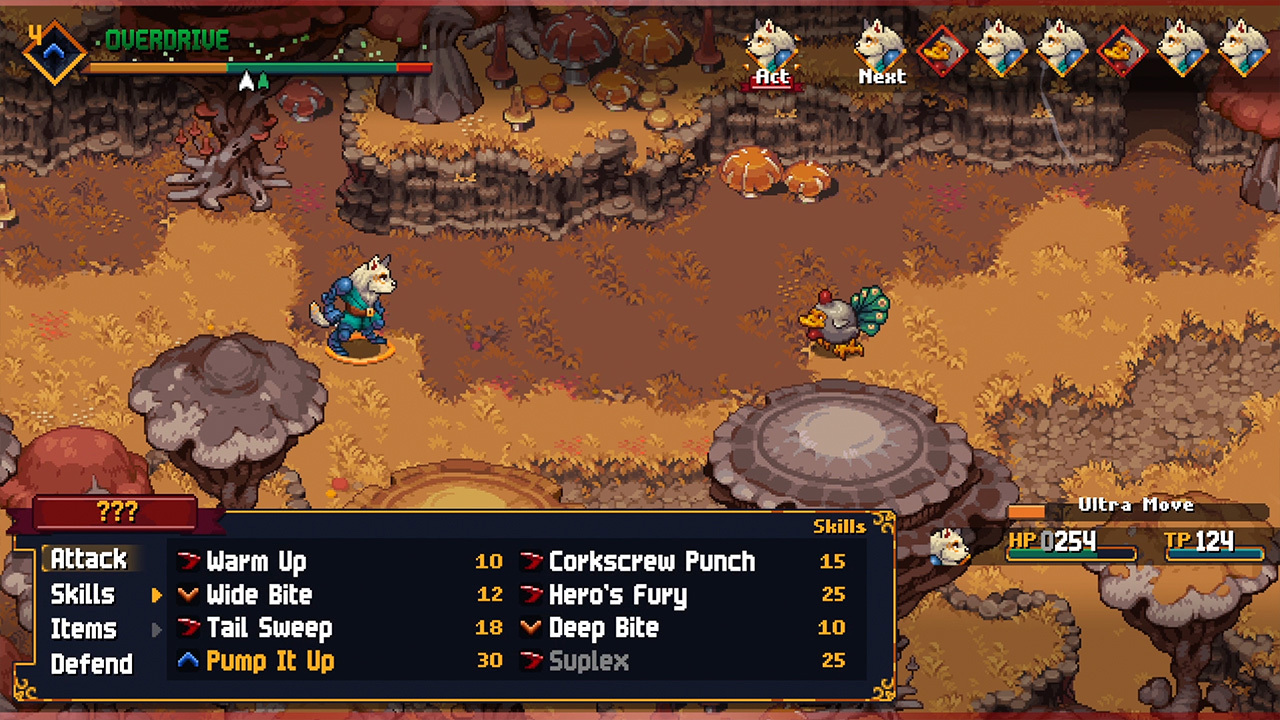This screenshot has width=1280, height=720.
Task: Select the wolf portrait above the Act label
Action: [770, 47]
